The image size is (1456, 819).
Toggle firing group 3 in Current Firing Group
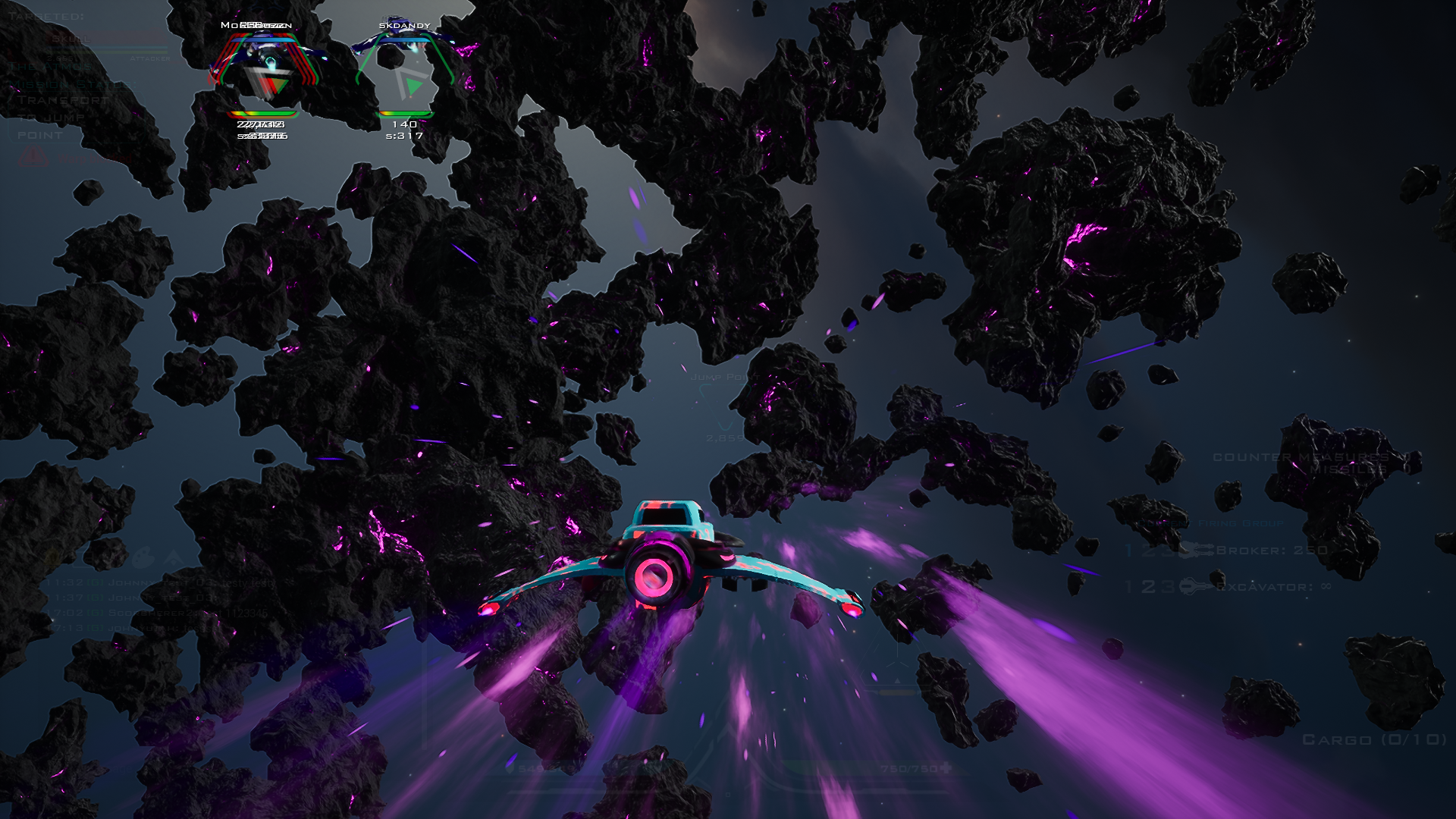[1169, 551]
